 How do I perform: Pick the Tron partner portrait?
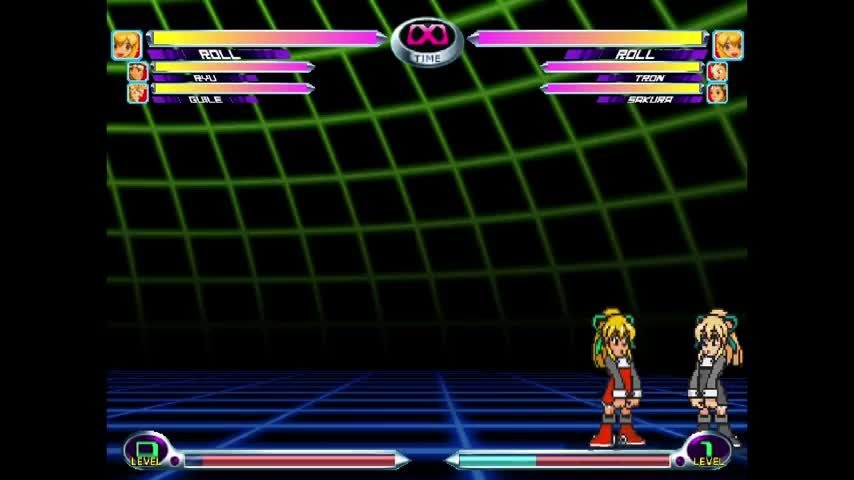[x=717, y=72]
